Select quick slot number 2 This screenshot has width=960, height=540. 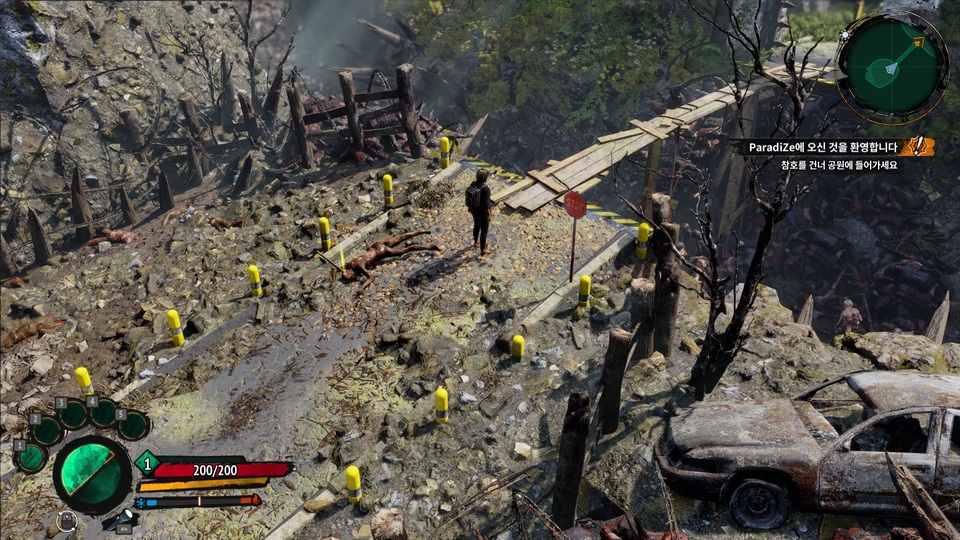coord(47,431)
